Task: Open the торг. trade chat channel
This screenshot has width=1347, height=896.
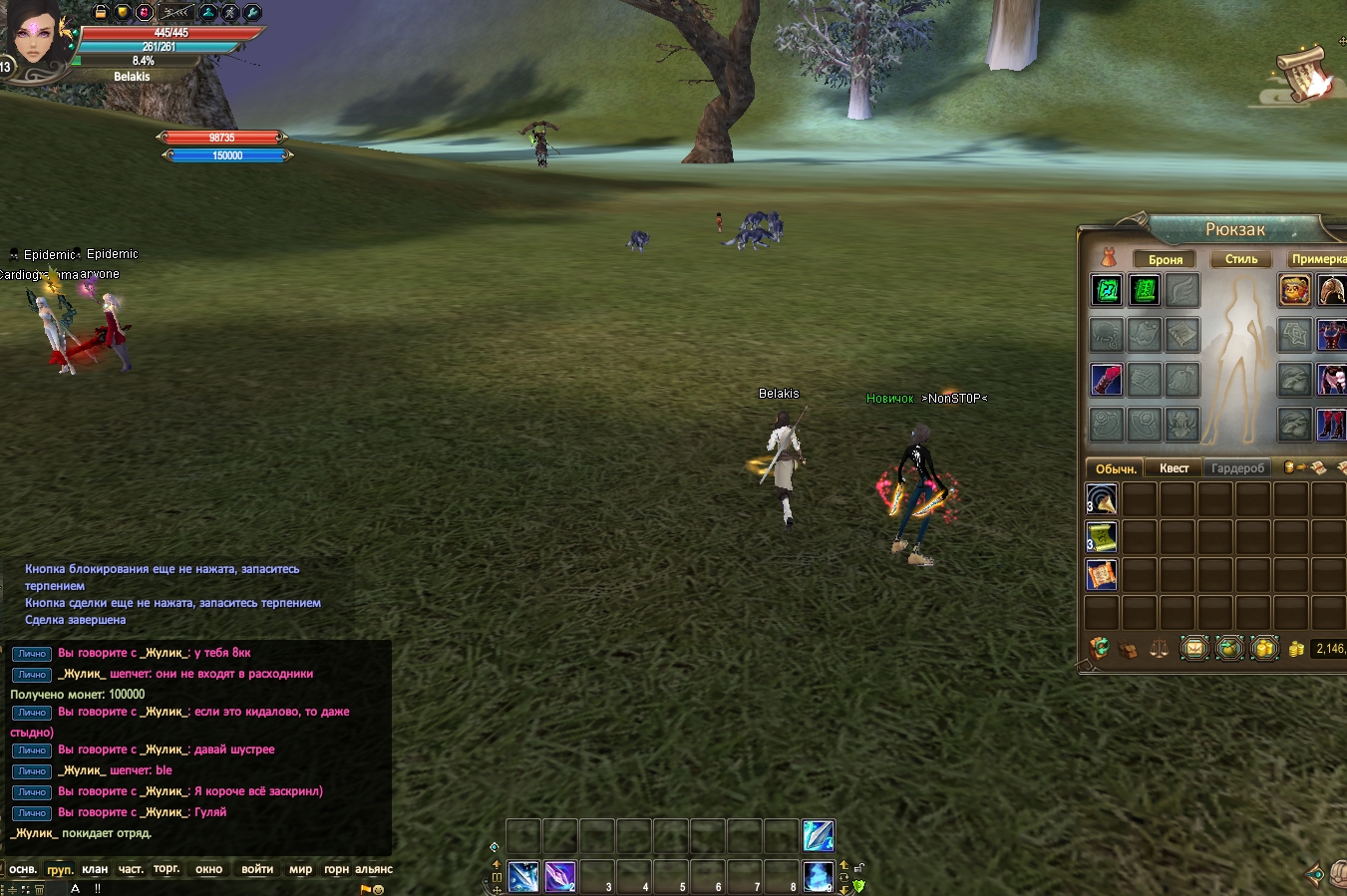Action: (x=167, y=869)
